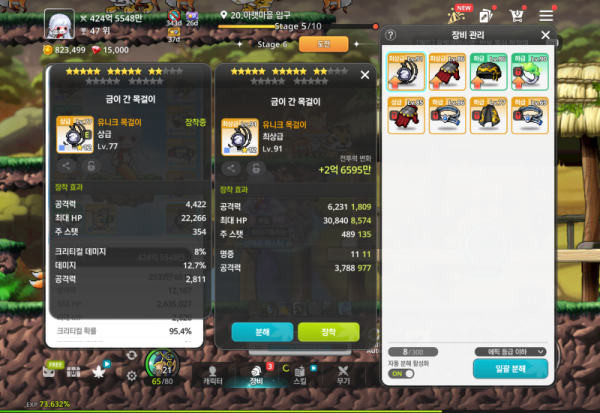Image resolution: width=600 pixels, height=413 pixels.
Task: Toggle the 자동 분해 활성화 switch
Action: 401,373
